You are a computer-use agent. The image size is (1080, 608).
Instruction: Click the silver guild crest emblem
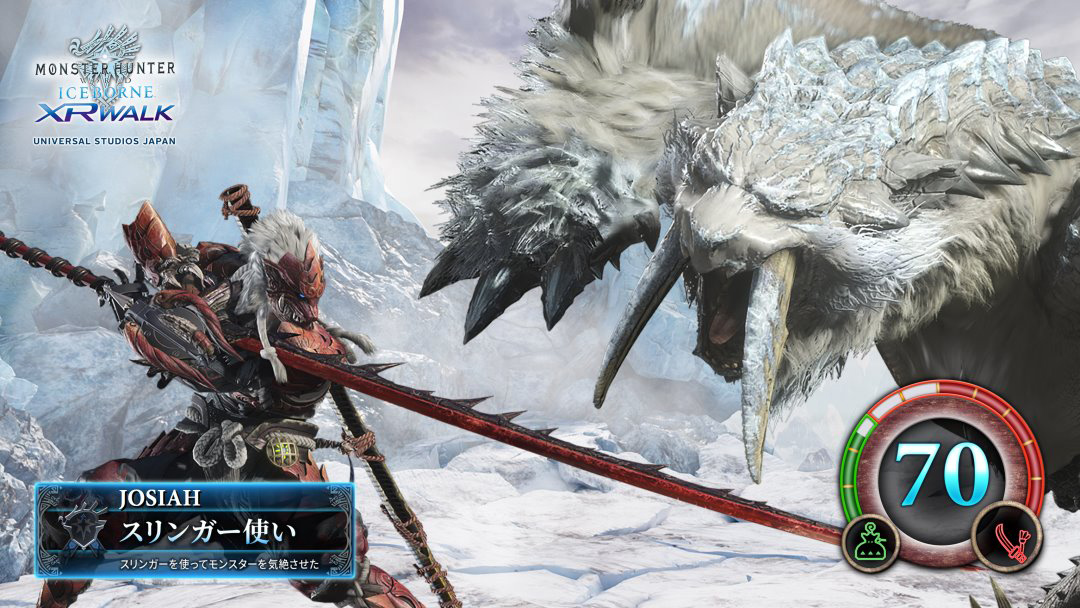[77, 531]
